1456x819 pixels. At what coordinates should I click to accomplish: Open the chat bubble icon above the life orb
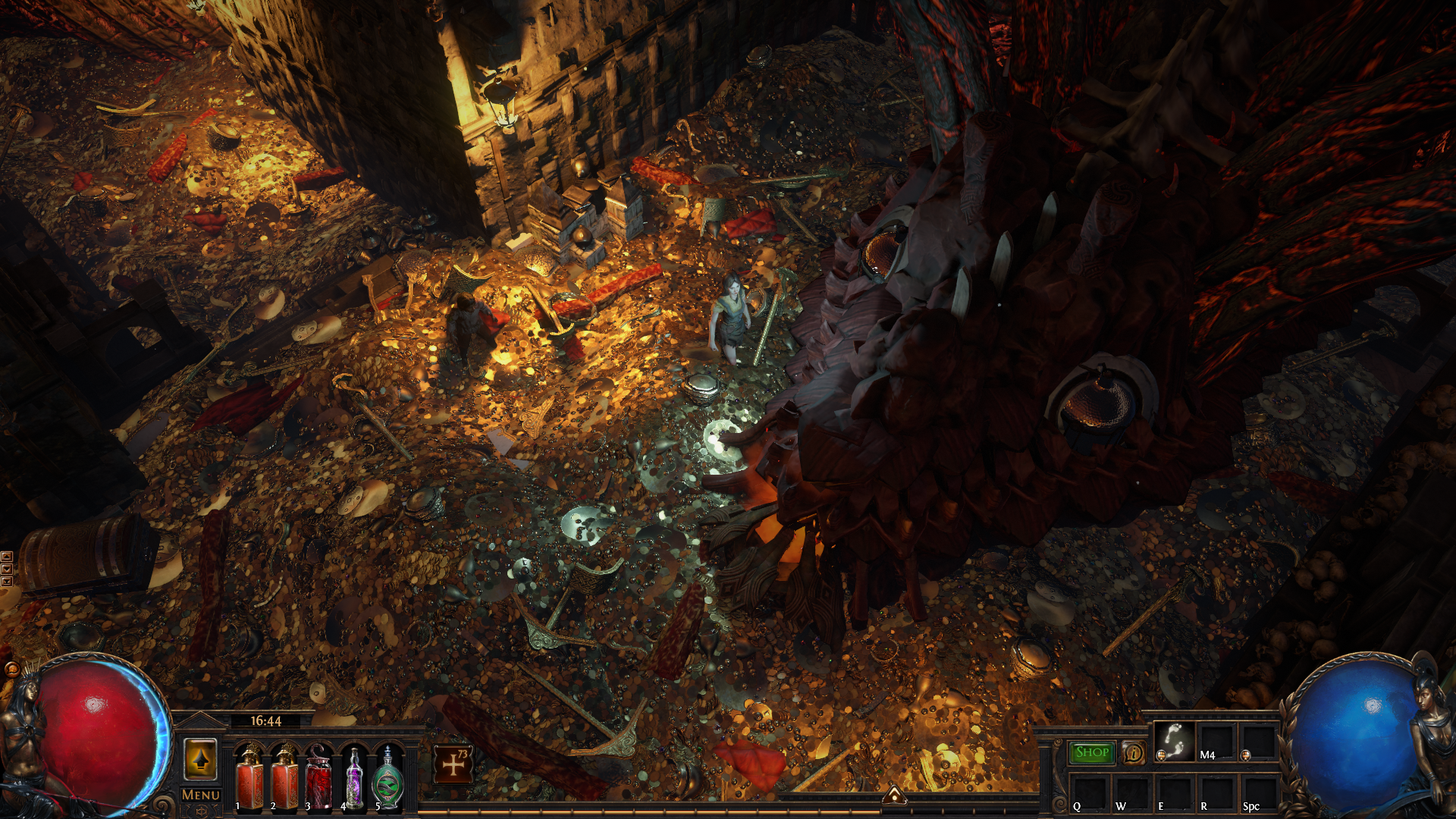tap(11, 669)
